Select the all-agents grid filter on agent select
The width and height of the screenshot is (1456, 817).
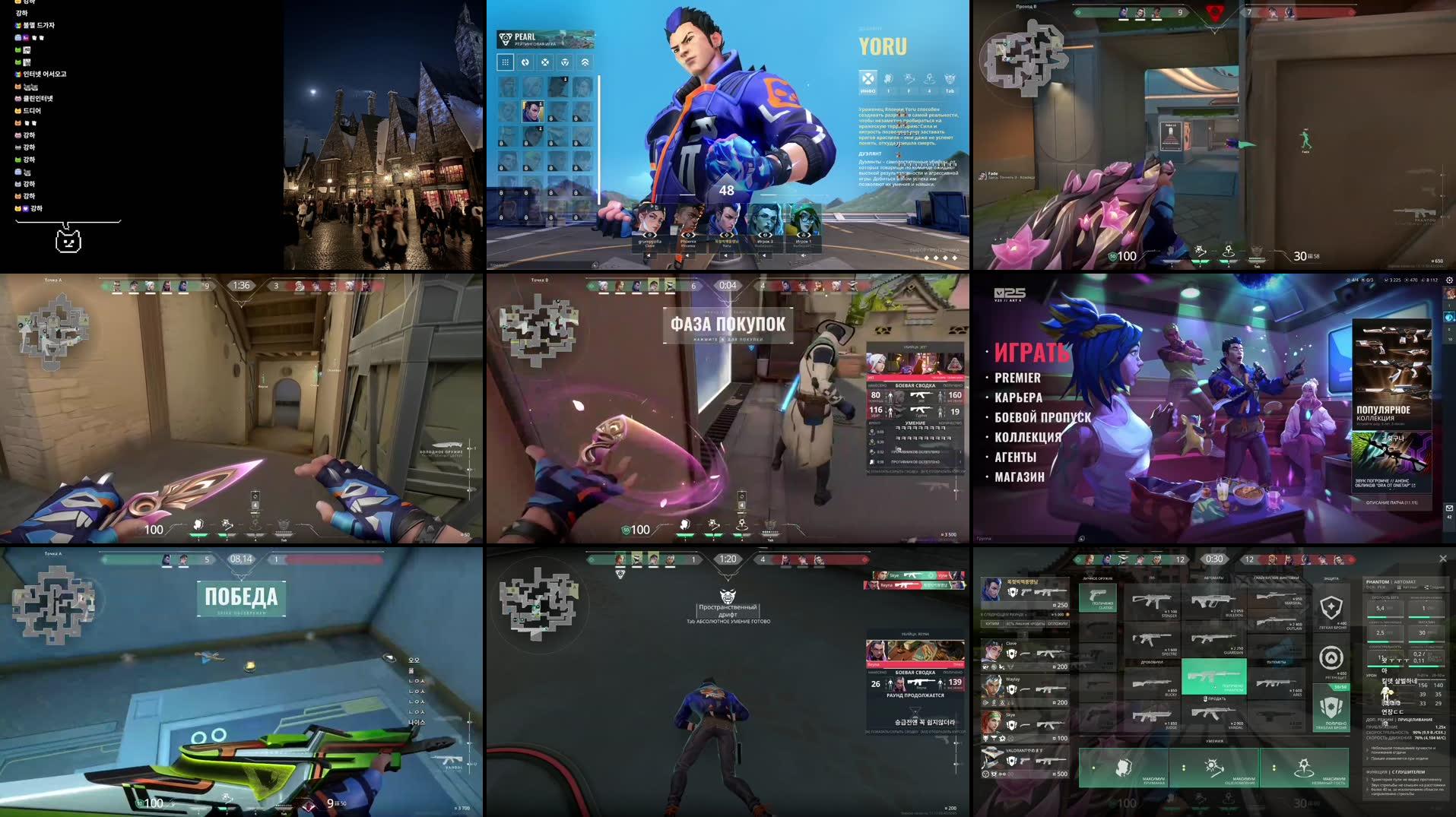click(x=505, y=62)
